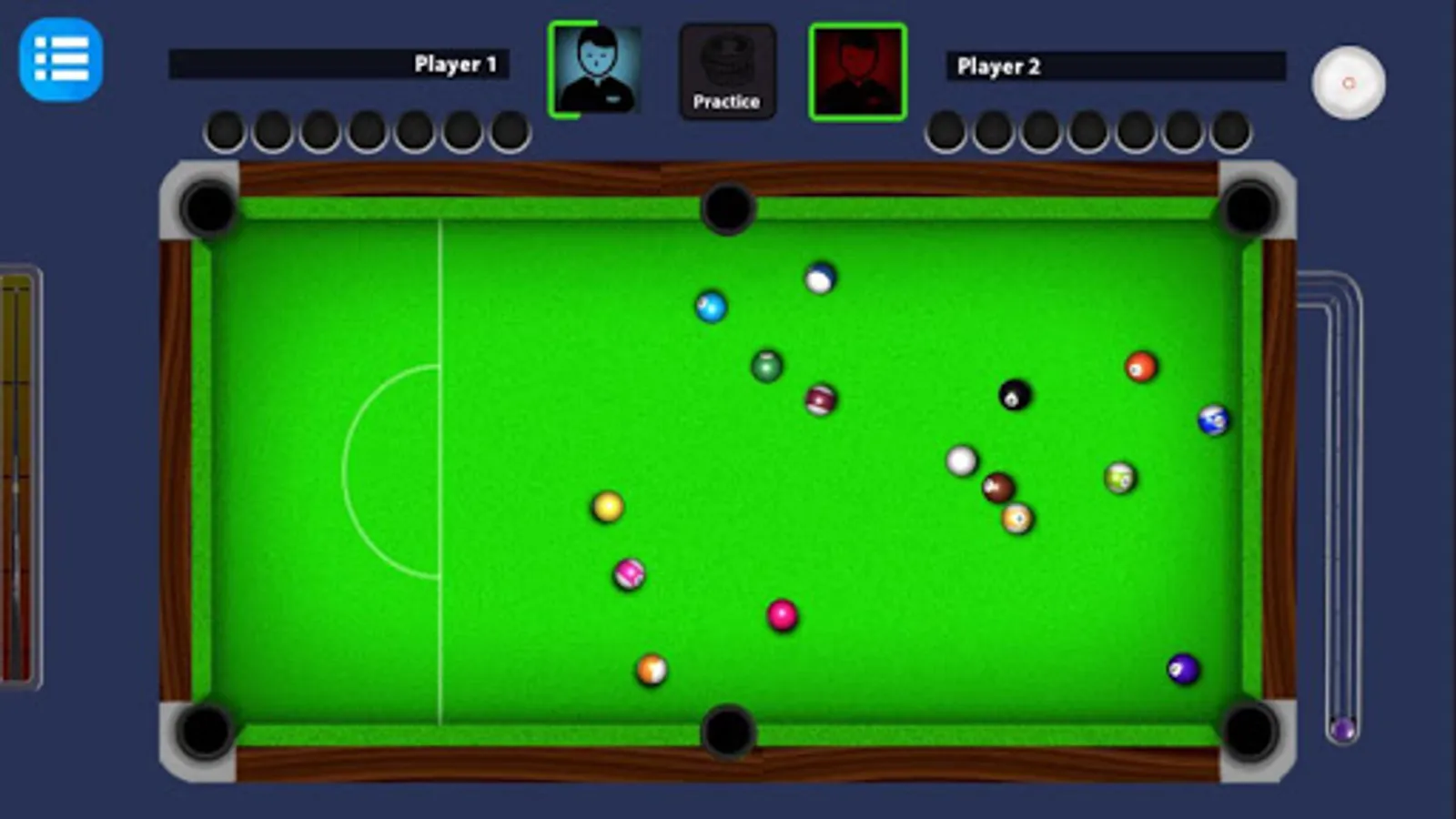Select a cue from the left rack
Image resolution: width=1456 pixels, height=819 pixels.
20,473
